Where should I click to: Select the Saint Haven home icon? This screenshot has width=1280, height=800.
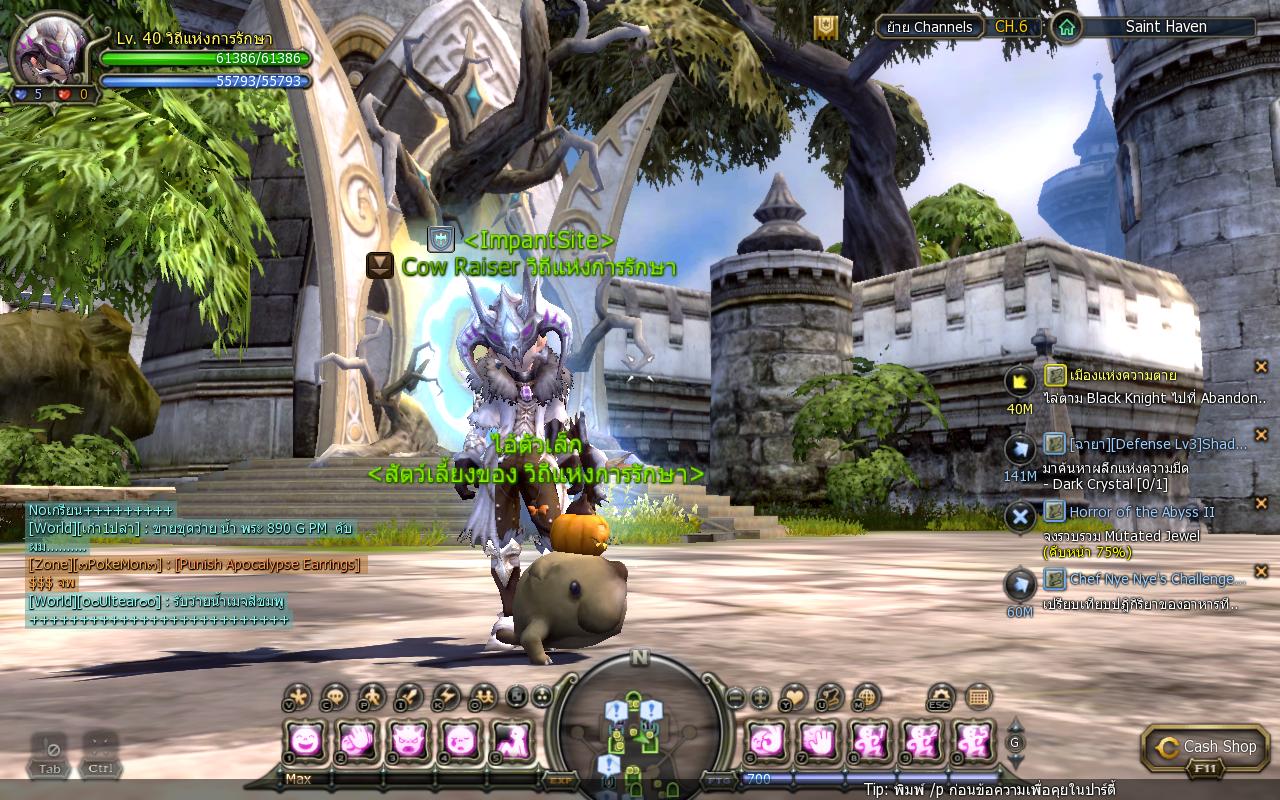pyautogui.click(x=1067, y=27)
